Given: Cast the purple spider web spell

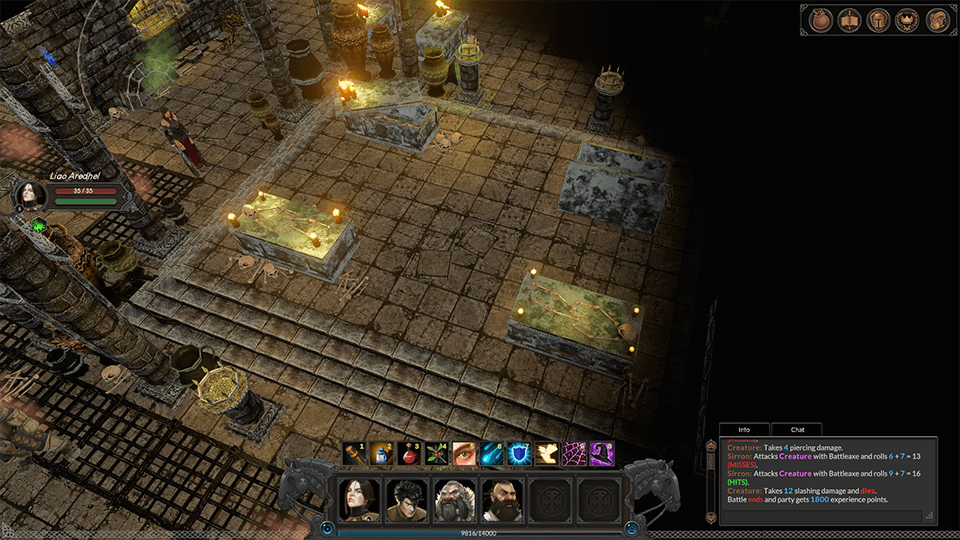Looking at the screenshot, I should pyautogui.click(x=574, y=454).
